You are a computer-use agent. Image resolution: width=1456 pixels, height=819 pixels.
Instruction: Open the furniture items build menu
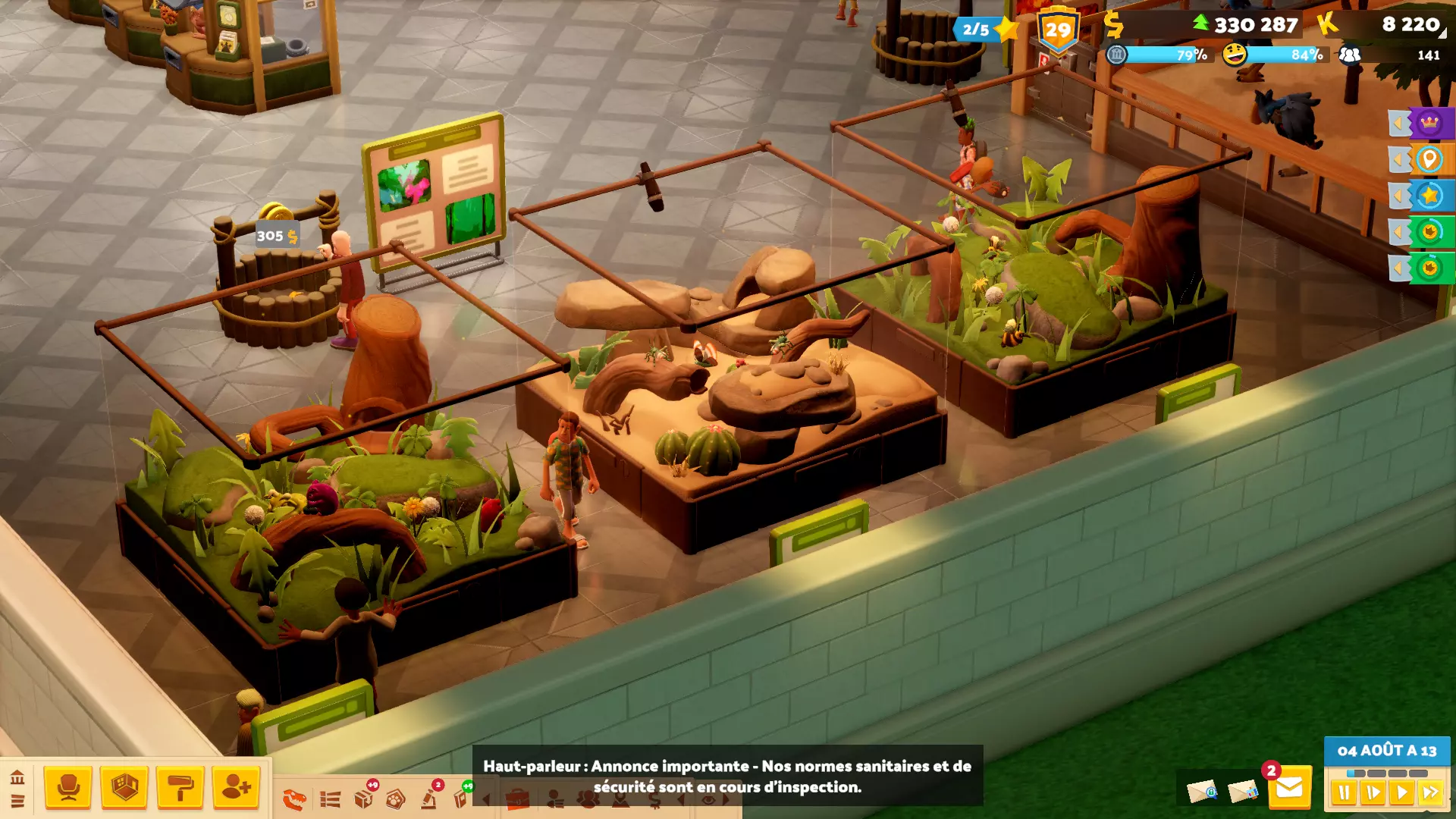(68, 788)
